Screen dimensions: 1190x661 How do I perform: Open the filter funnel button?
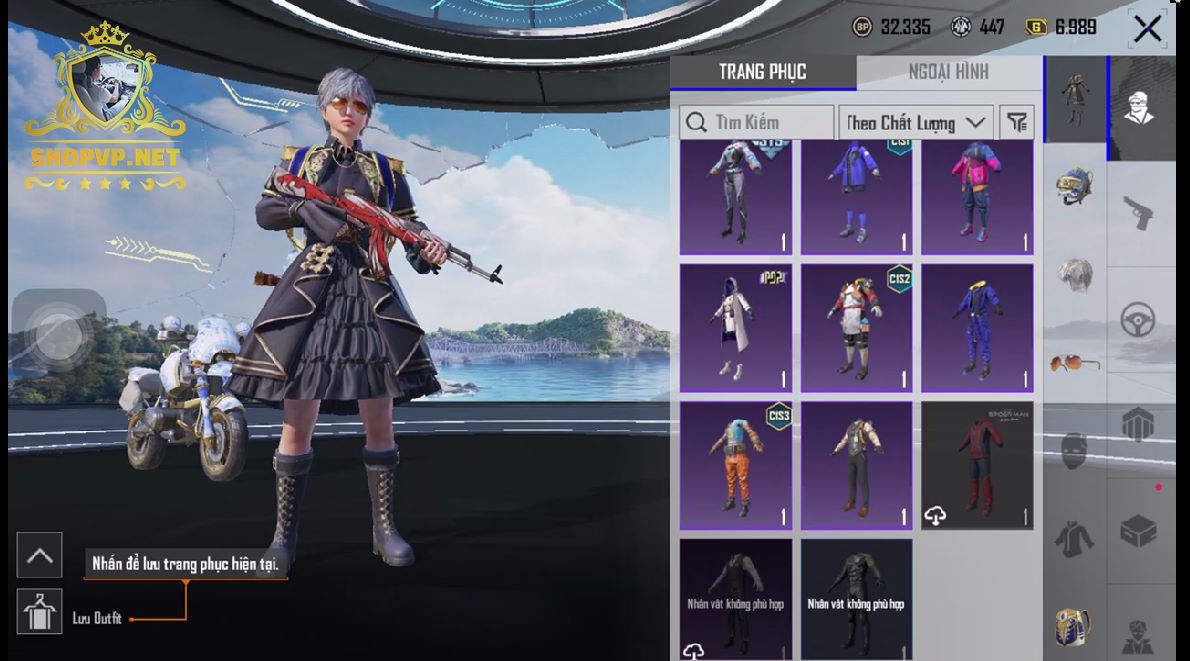pyautogui.click(x=1017, y=123)
